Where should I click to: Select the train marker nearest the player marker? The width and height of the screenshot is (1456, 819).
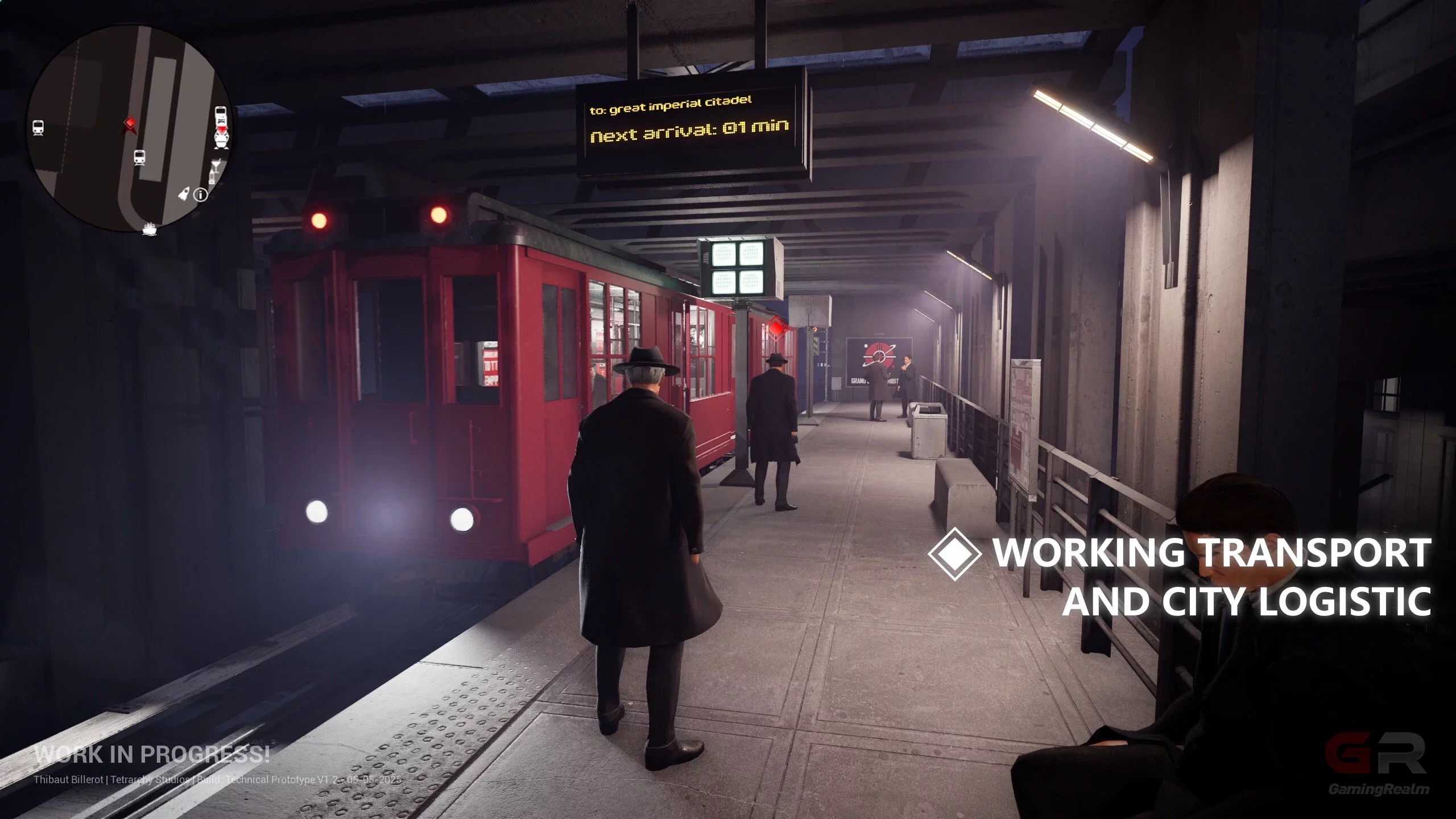click(x=139, y=157)
